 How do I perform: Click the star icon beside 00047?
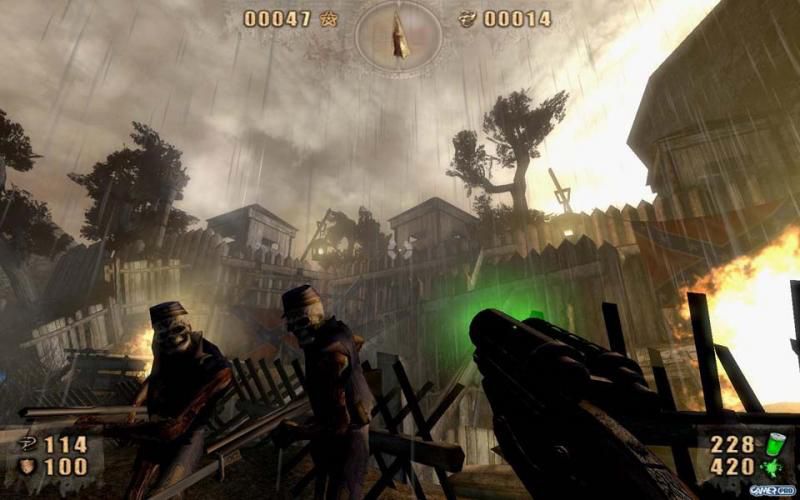pos(329,18)
